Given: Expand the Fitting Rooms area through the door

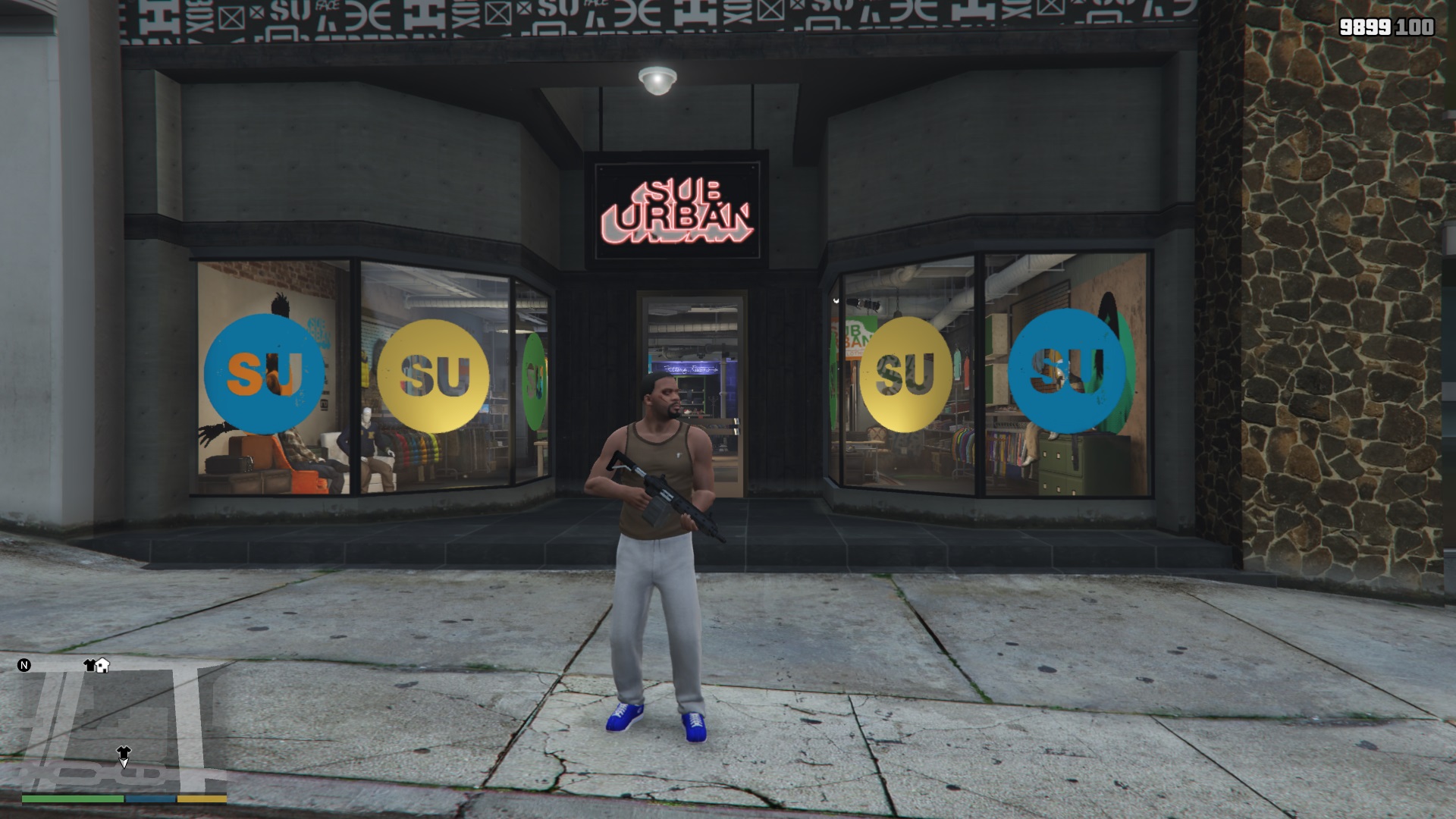Looking at the screenshot, I should pos(689,369).
